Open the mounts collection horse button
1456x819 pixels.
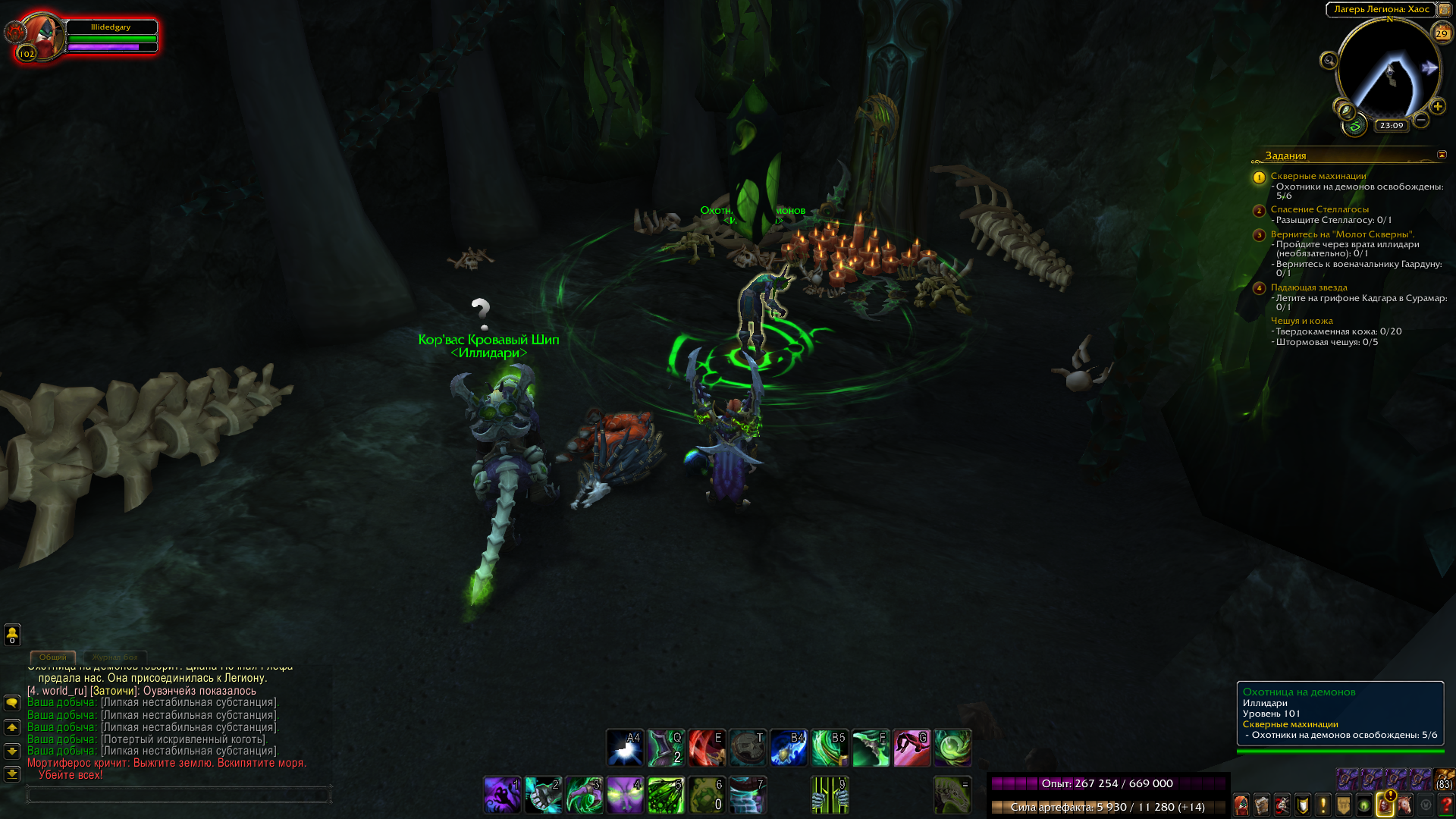point(1405,805)
